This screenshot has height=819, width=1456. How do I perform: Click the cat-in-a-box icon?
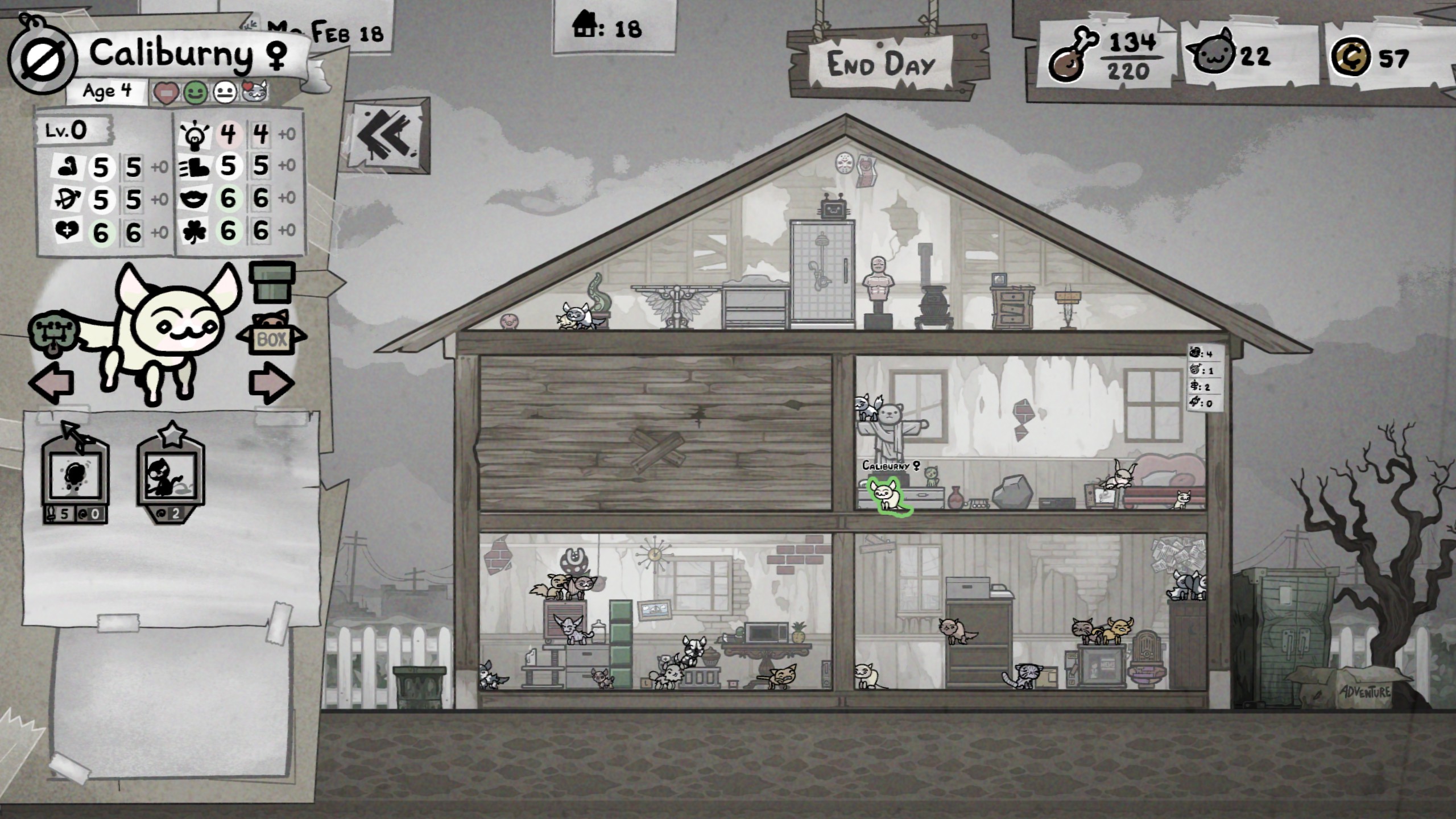click(271, 336)
